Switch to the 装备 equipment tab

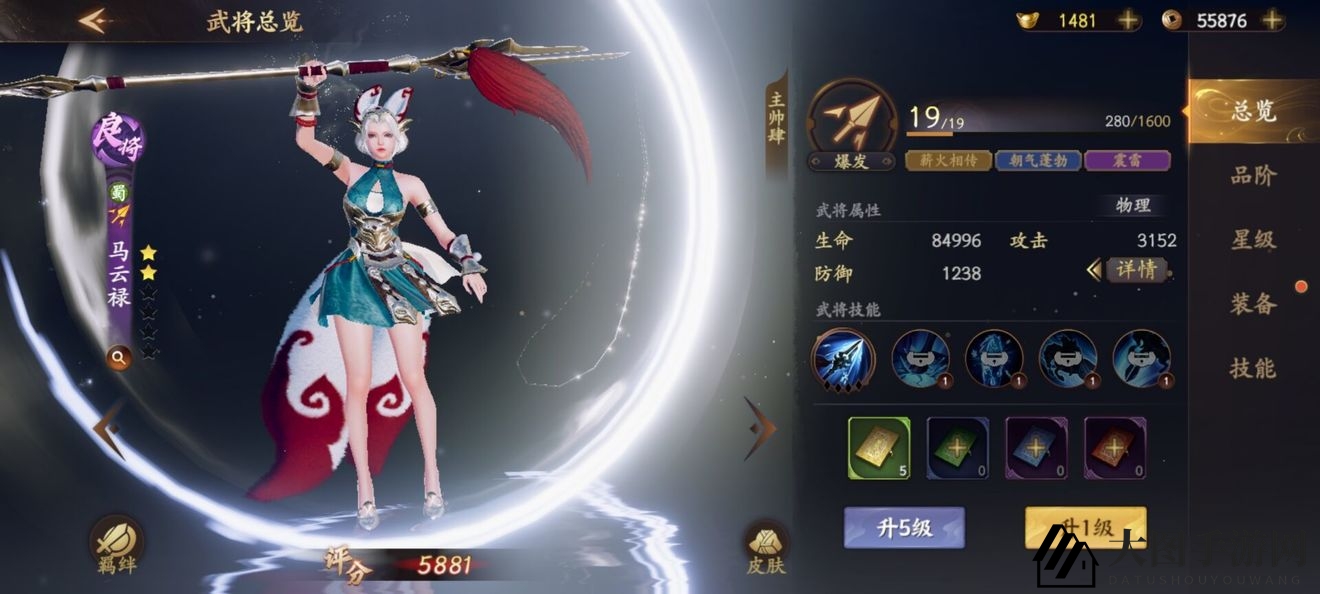[1253, 304]
